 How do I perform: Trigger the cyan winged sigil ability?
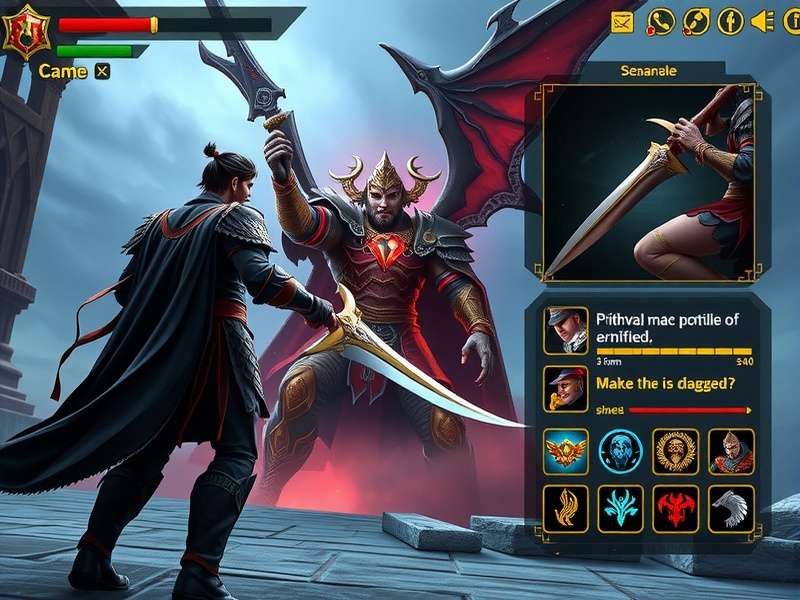620,507
